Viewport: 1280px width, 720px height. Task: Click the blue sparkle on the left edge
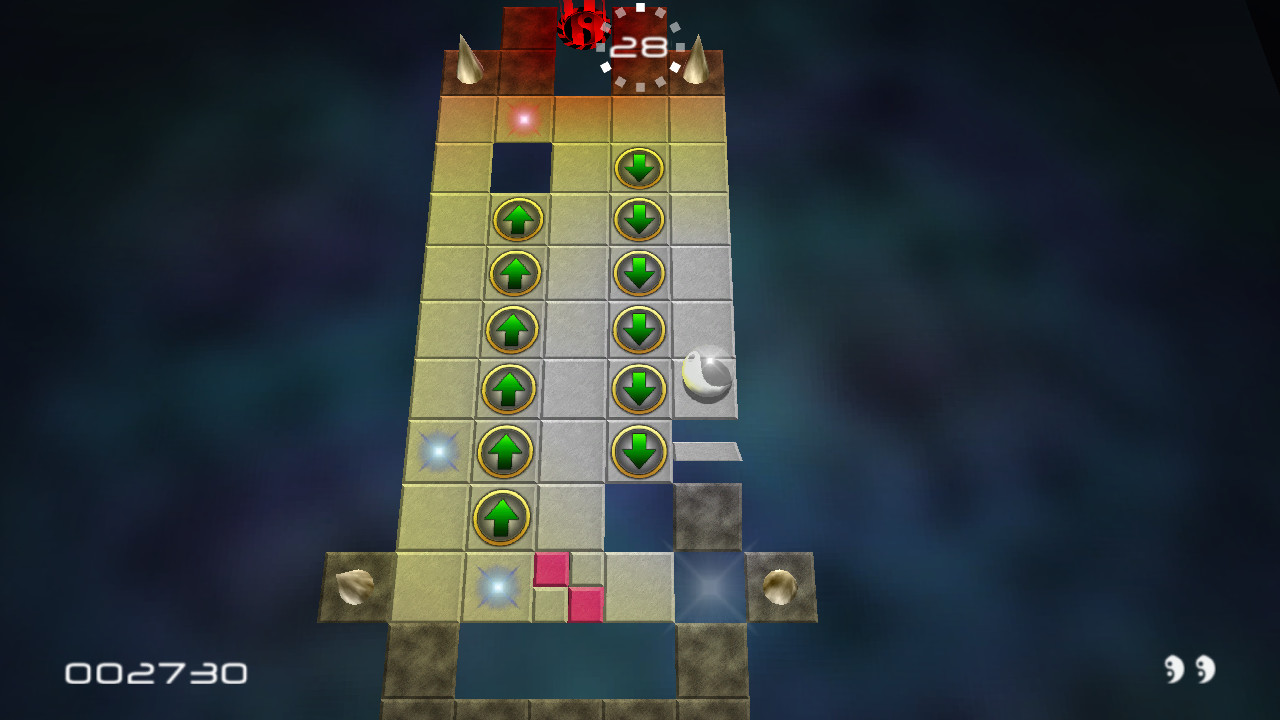pyautogui.click(x=438, y=452)
